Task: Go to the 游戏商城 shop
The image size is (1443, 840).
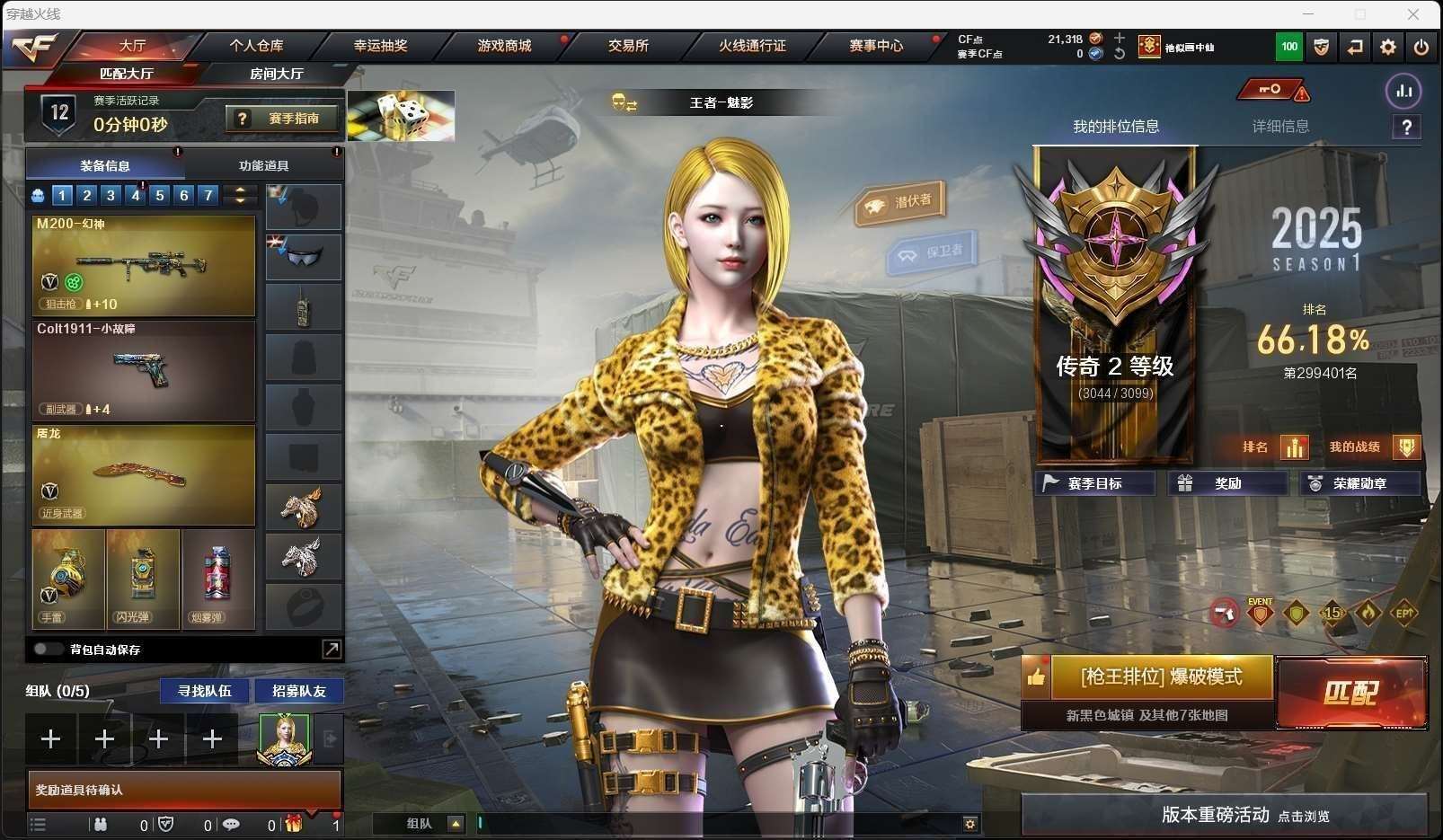Action: 504,45
